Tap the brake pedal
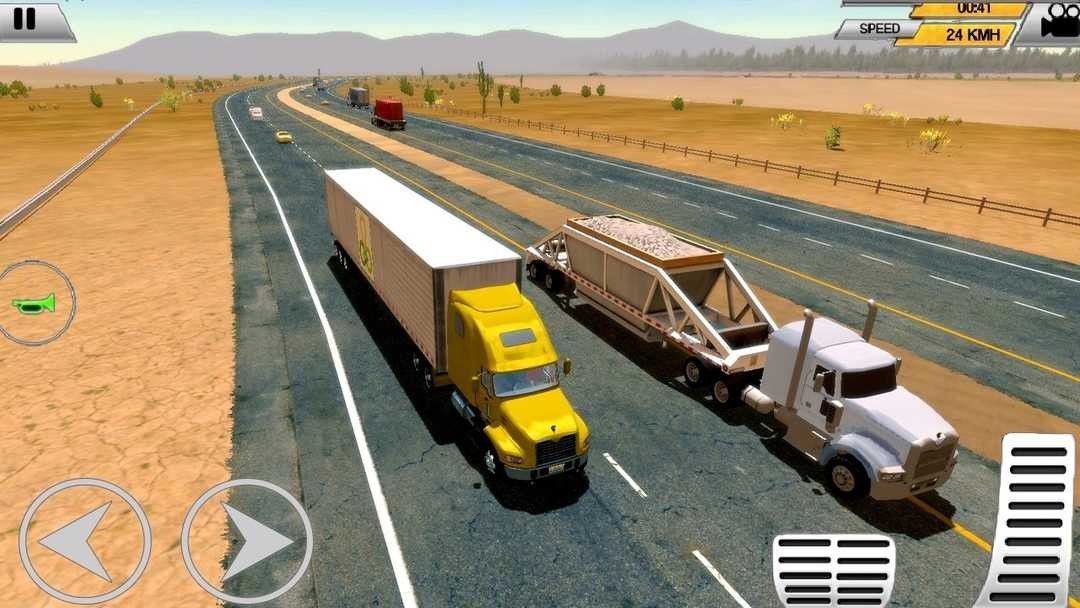Image resolution: width=1080 pixels, height=608 pixels. (833, 571)
